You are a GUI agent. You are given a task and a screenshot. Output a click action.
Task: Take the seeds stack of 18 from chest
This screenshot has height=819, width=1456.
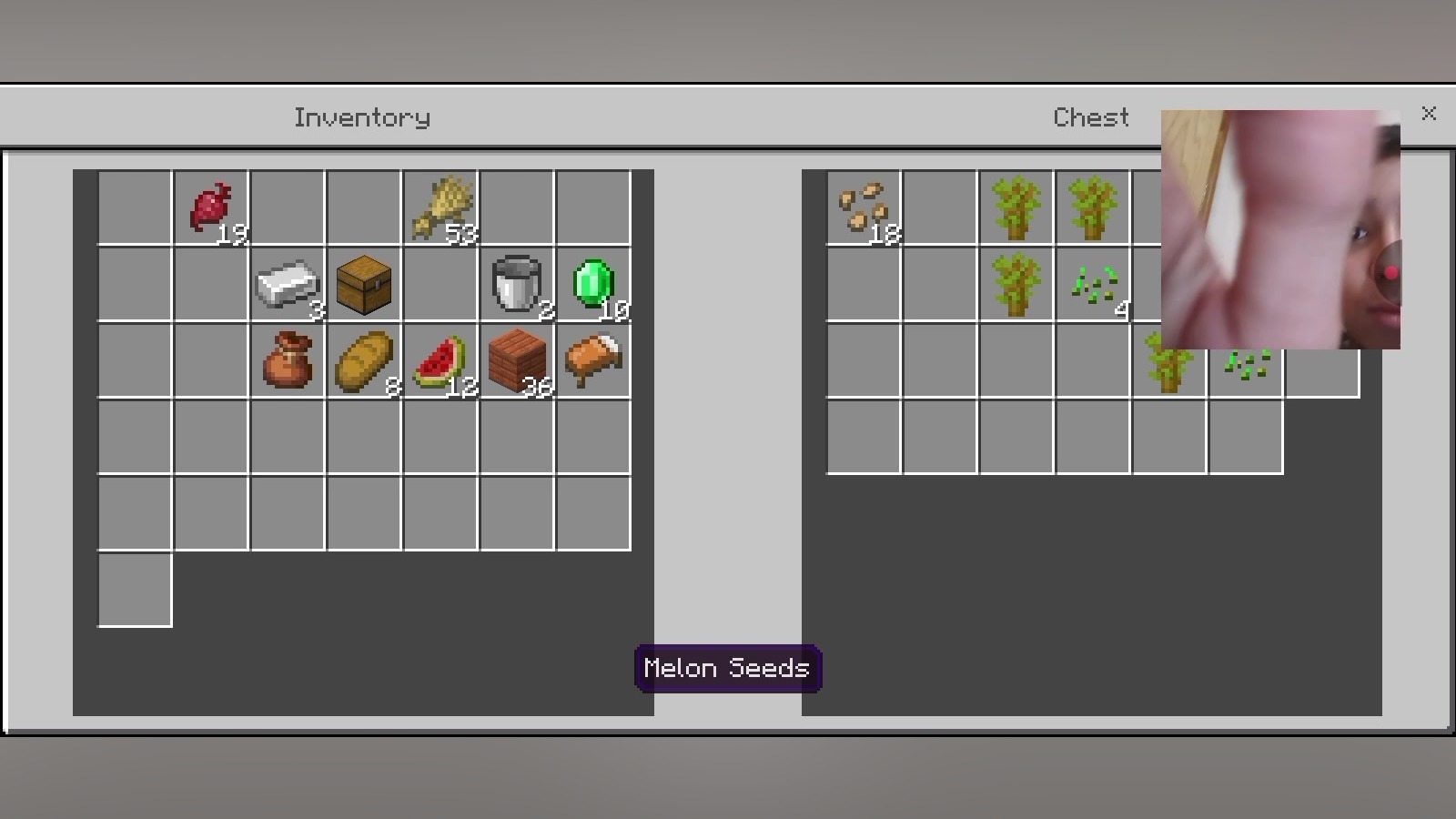coord(864,208)
